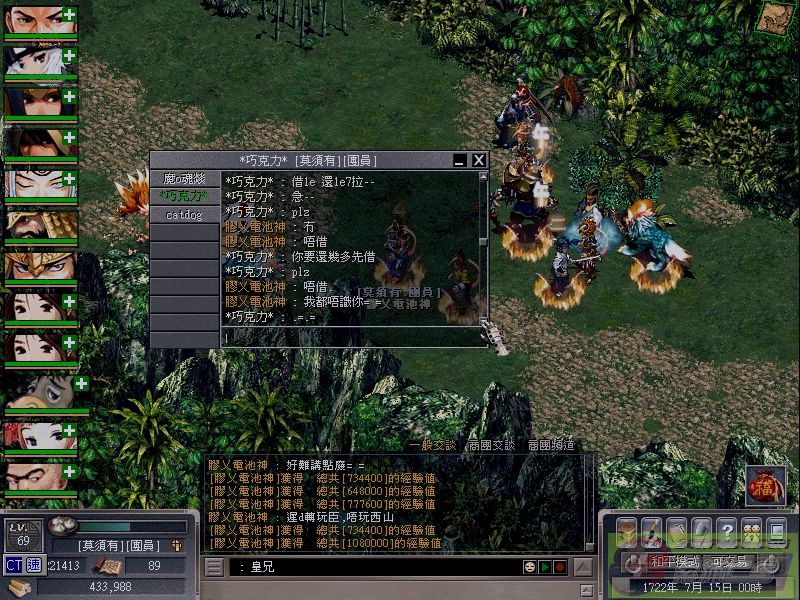800x600 pixels.
Task: Open the two-figures party icon
Action: (751, 530)
